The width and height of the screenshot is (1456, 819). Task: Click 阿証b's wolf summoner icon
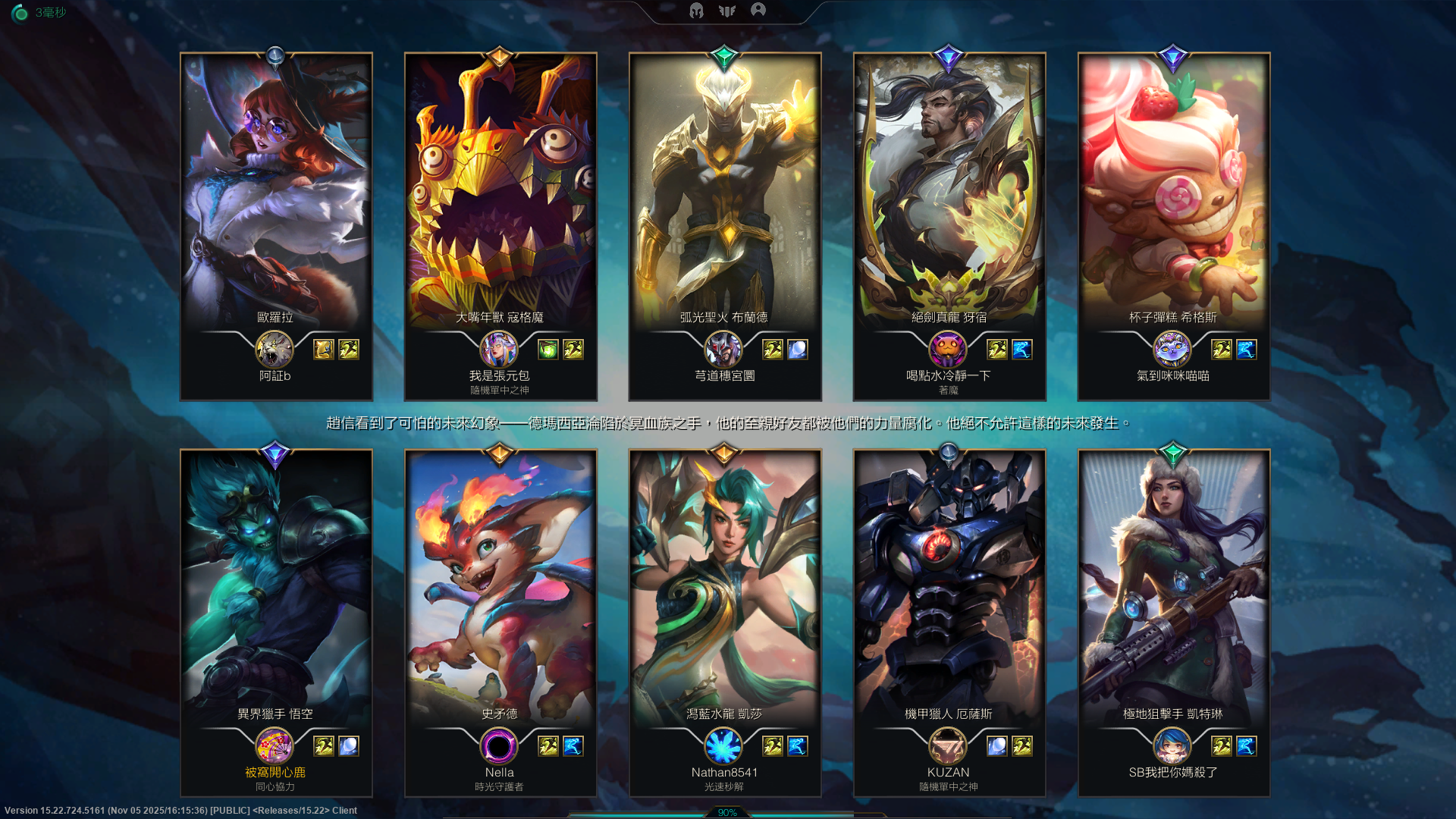(x=275, y=350)
